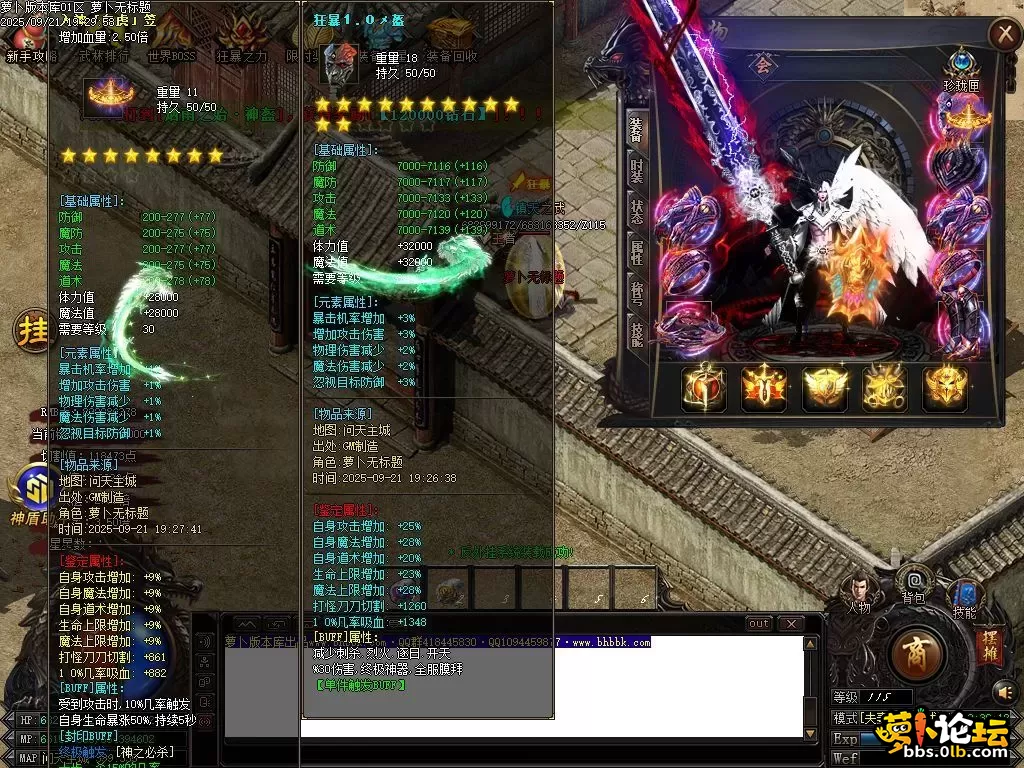Show the 状态 status tab
Viewport: 1024px width, 768px height.
point(636,212)
